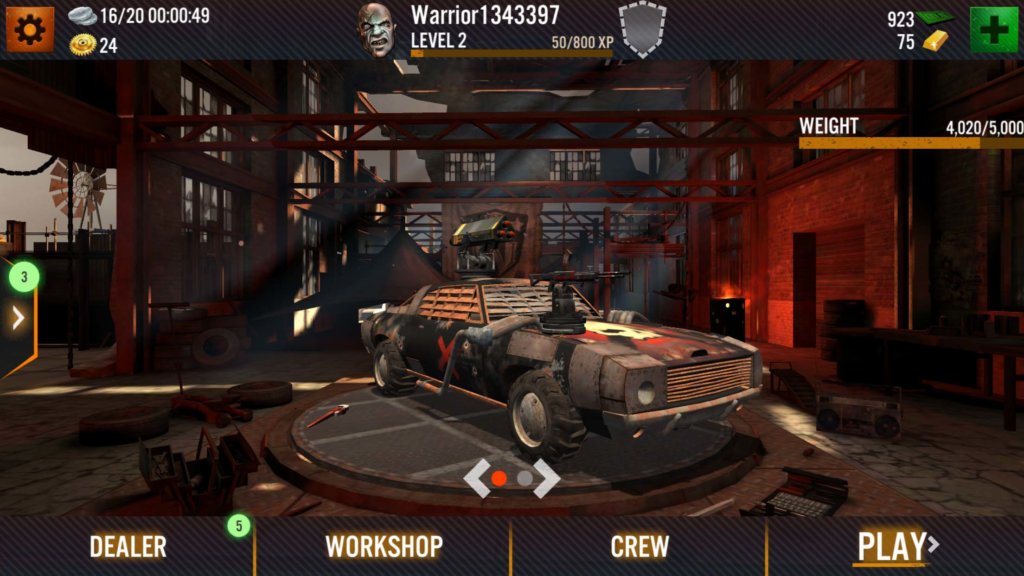The height and width of the screenshot is (576, 1024).
Task: Switch to previous vehicle with left arrow
Action: (478, 478)
